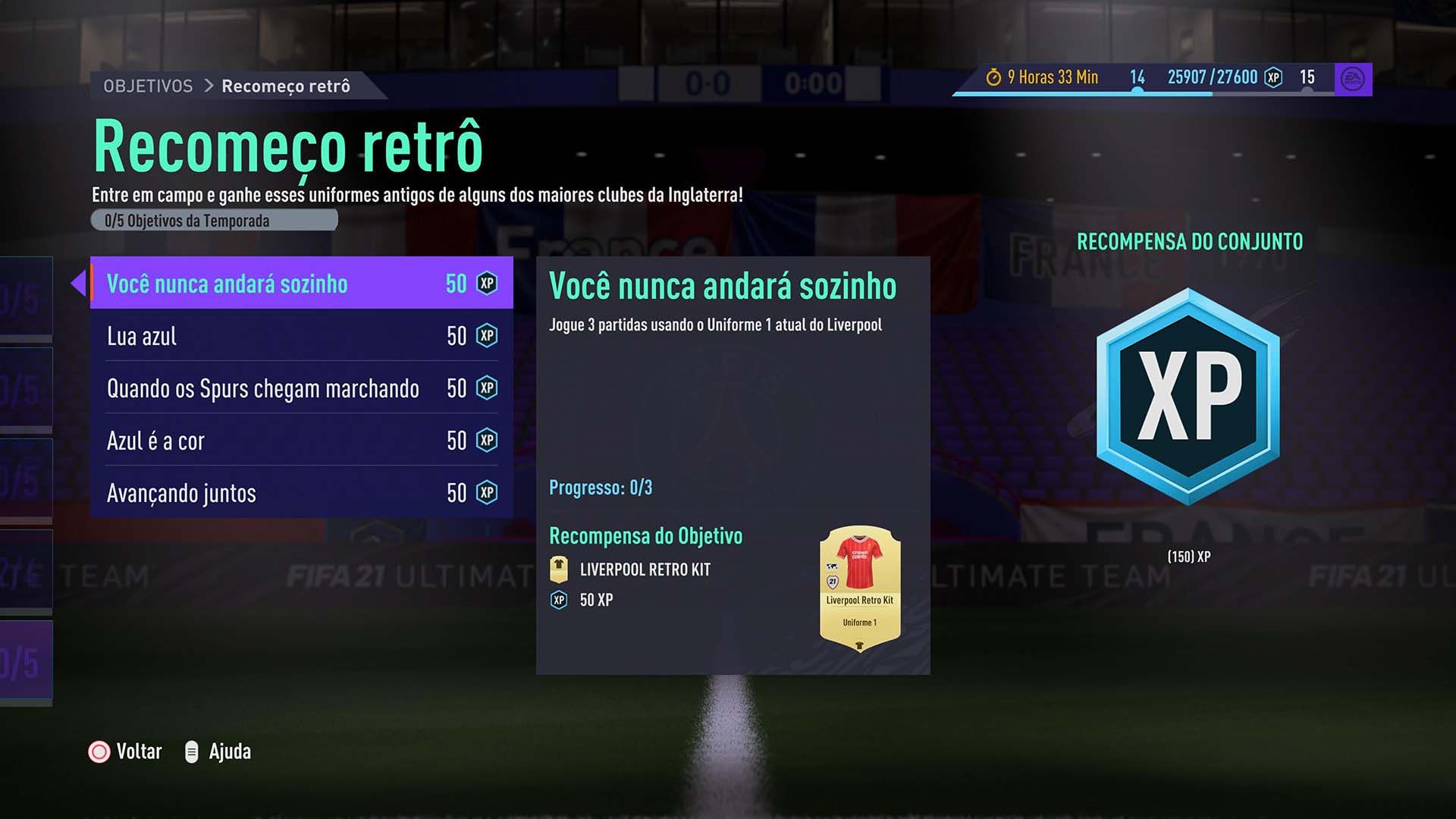The image size is (1456, 819).
Task: Click the touchpad icon next to Ajuda
Action: click(191, 752)
